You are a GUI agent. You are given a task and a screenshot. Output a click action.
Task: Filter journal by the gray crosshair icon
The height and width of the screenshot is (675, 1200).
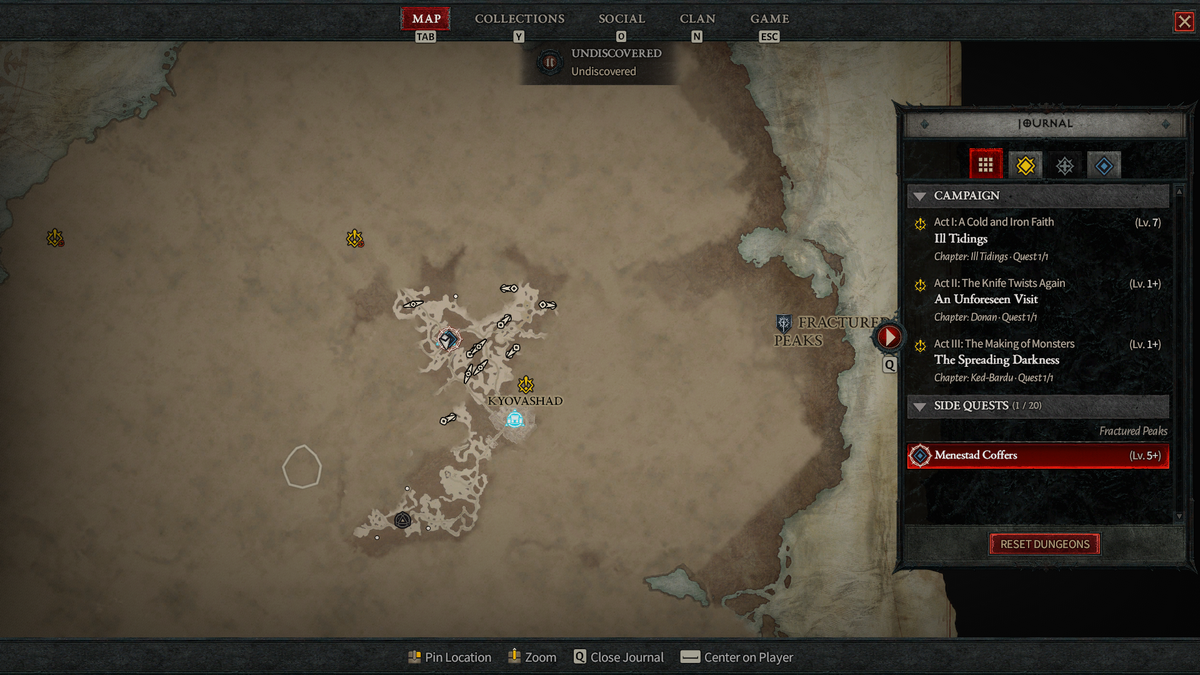(1065, 165)
